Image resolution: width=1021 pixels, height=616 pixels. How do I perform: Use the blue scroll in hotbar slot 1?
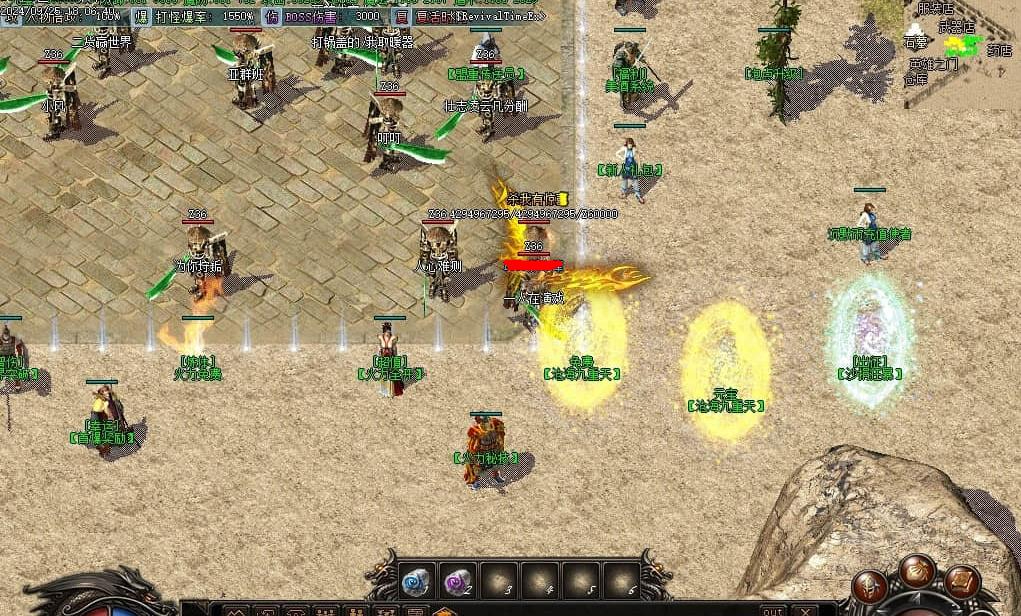[x=415, y=579]
